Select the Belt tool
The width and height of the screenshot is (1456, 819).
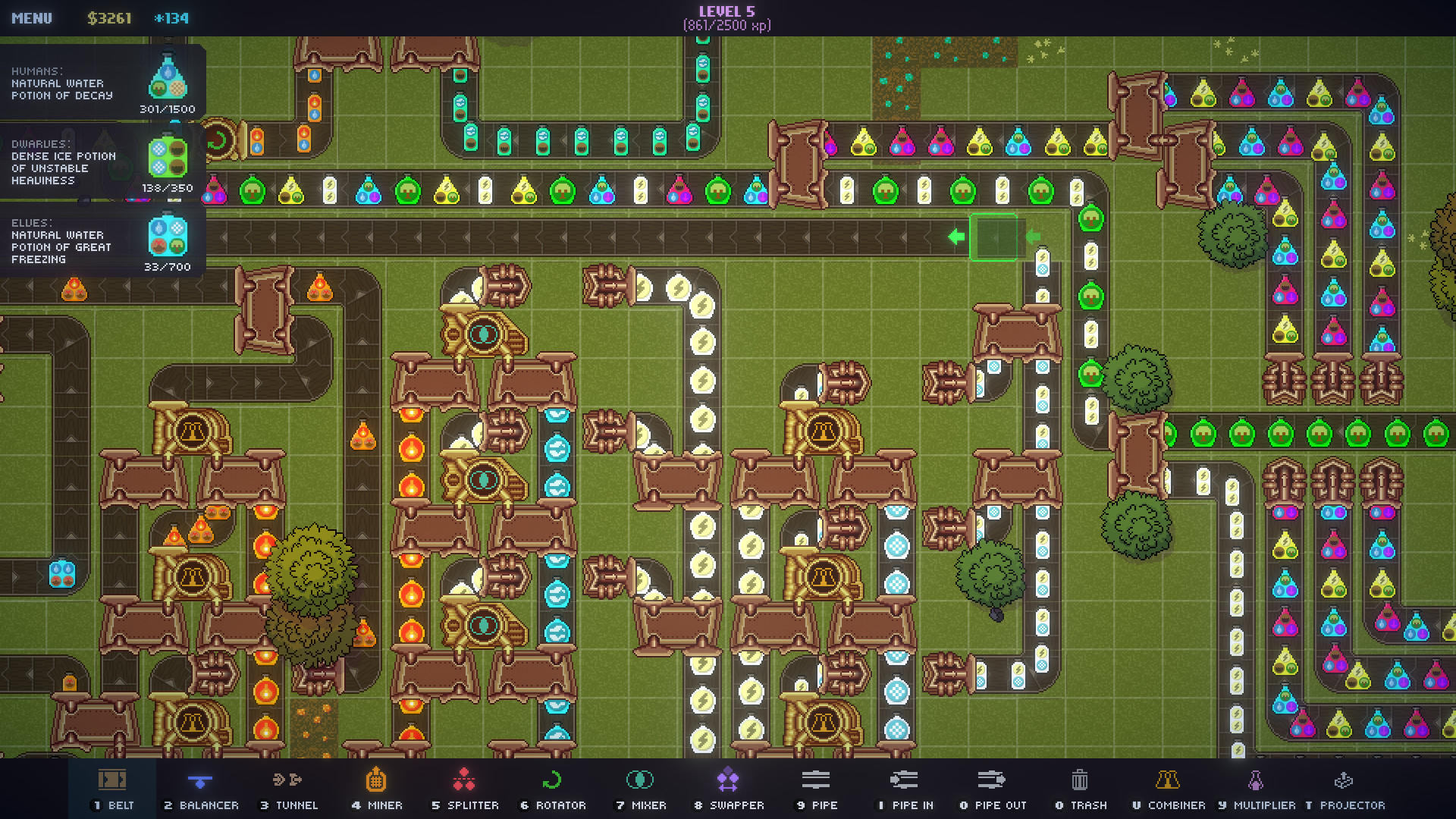point(114,789)
